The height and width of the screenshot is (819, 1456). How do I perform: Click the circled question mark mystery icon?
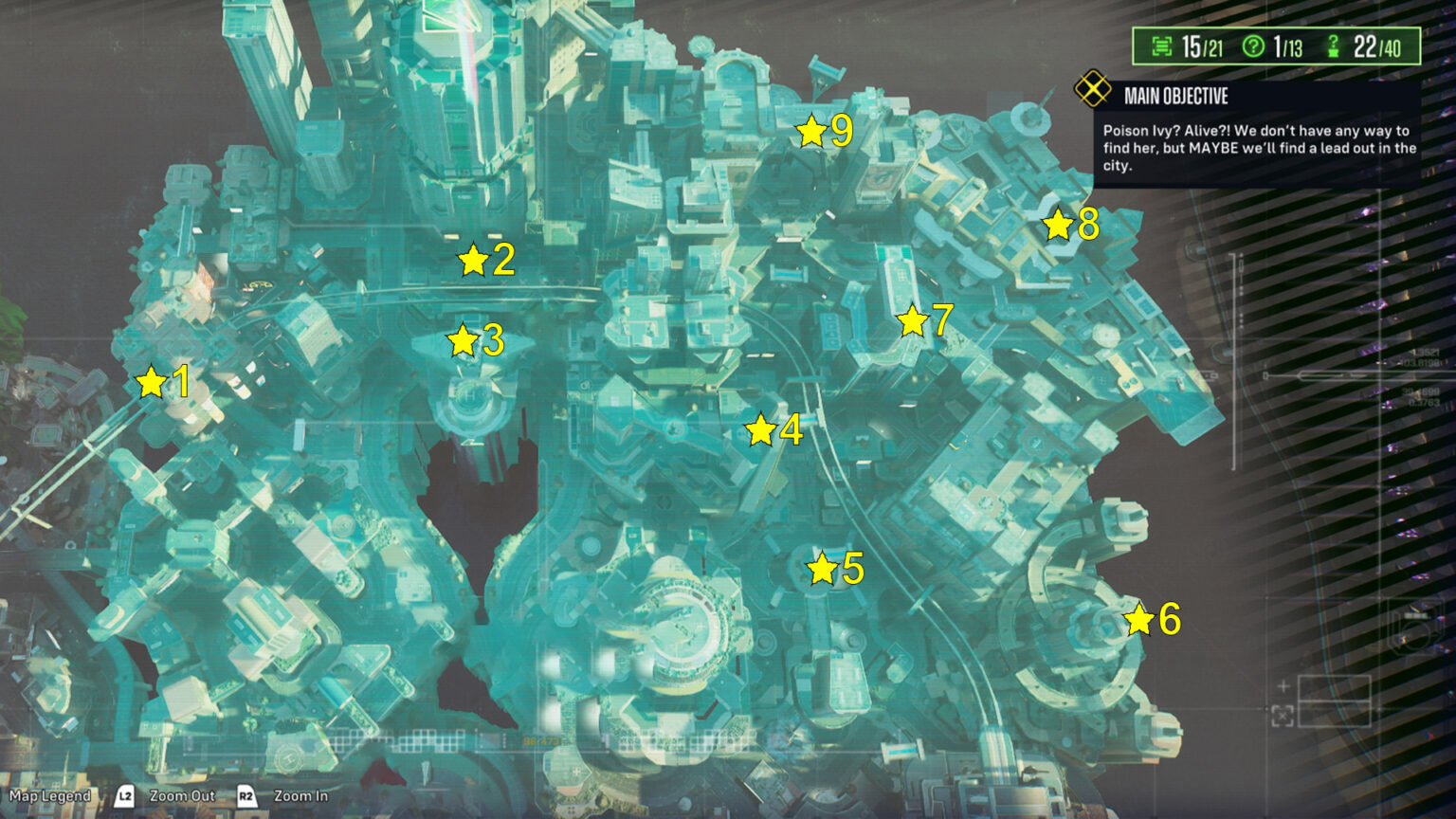pos(1253,45)
